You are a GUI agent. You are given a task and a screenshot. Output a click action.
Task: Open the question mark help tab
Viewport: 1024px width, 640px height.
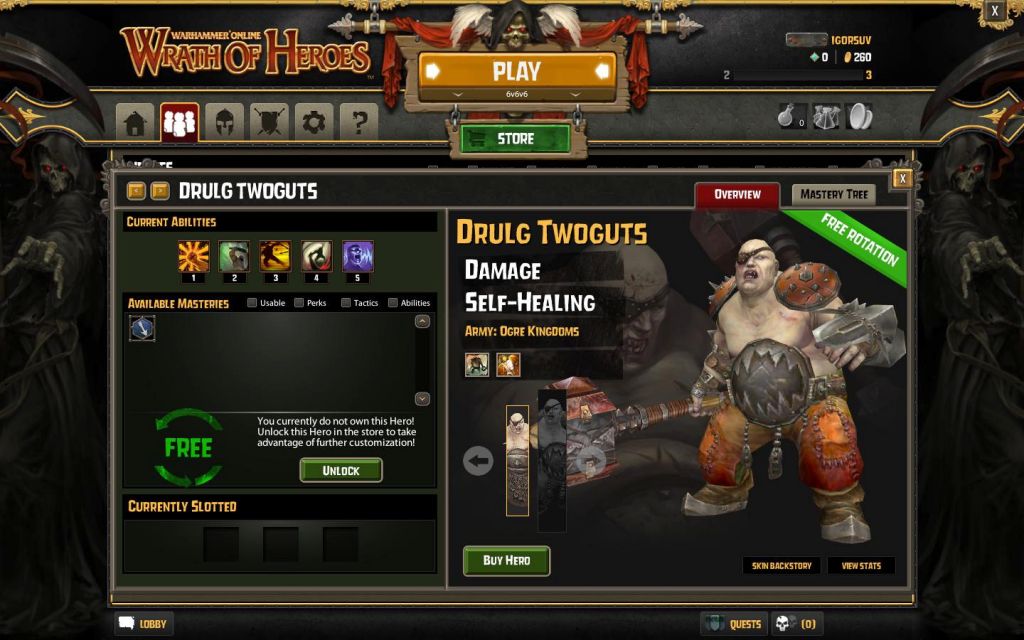point(359,123)
